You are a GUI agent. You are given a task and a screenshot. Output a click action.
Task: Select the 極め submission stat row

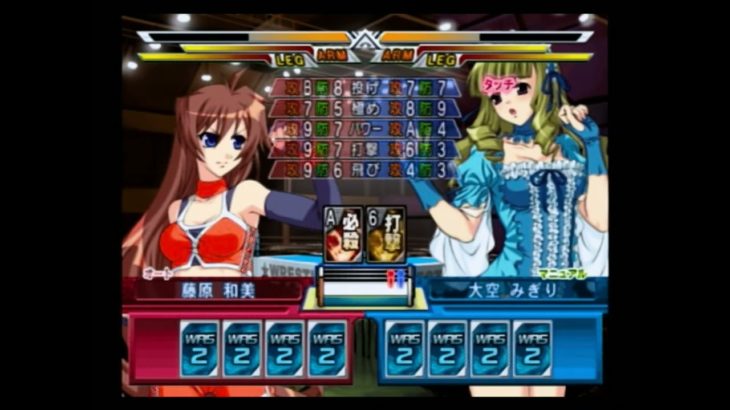coord(364,108)
